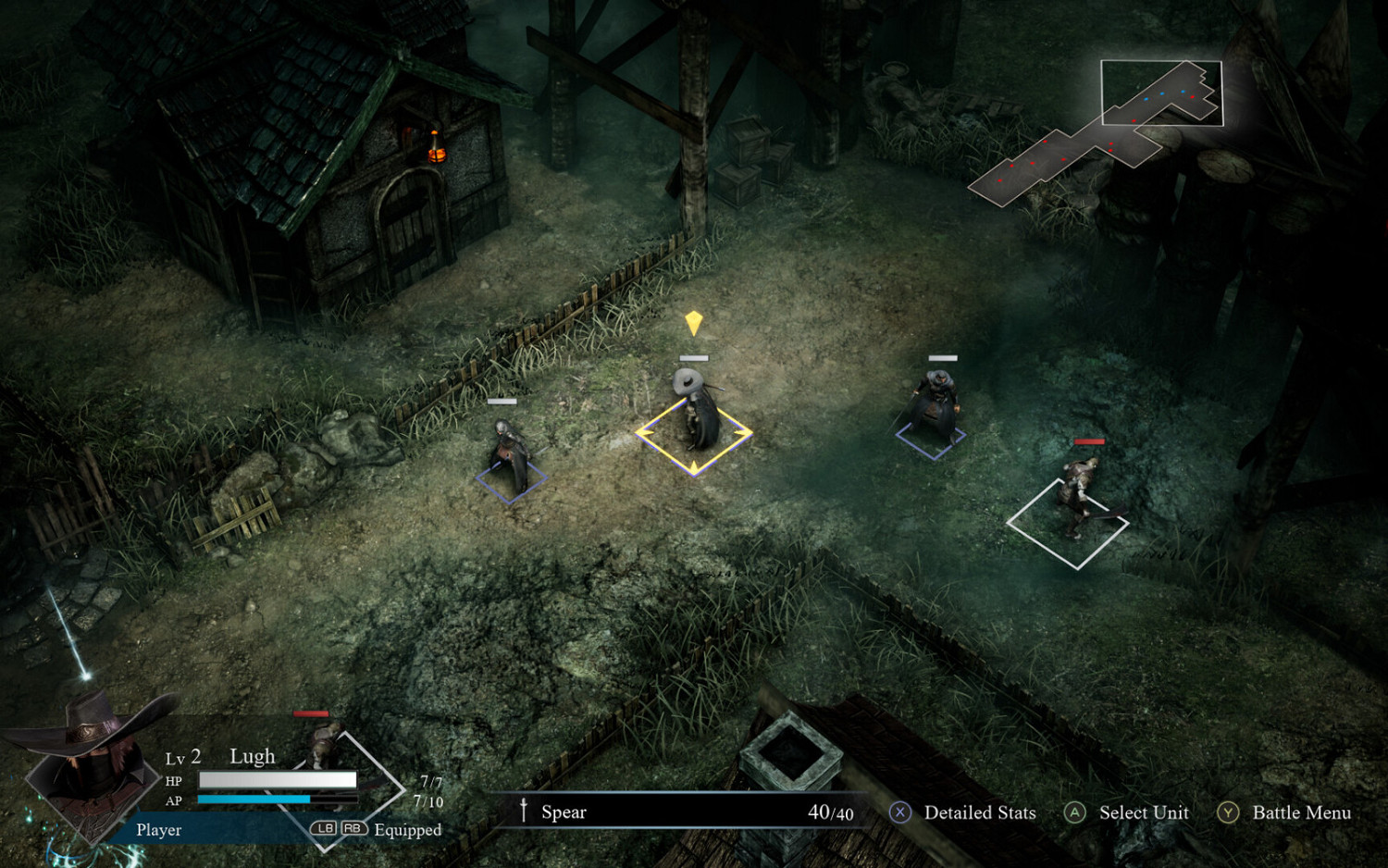Activate the Select Unit prompt

(1144, 813)
